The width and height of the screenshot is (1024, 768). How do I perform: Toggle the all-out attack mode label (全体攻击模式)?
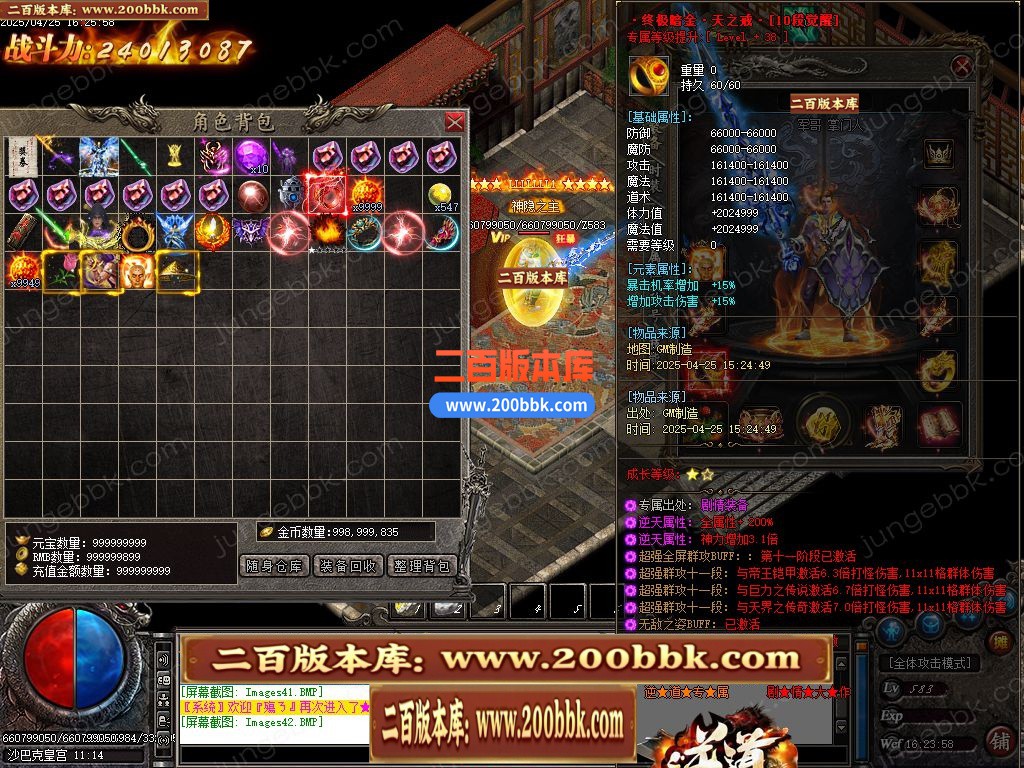[929, 663]
